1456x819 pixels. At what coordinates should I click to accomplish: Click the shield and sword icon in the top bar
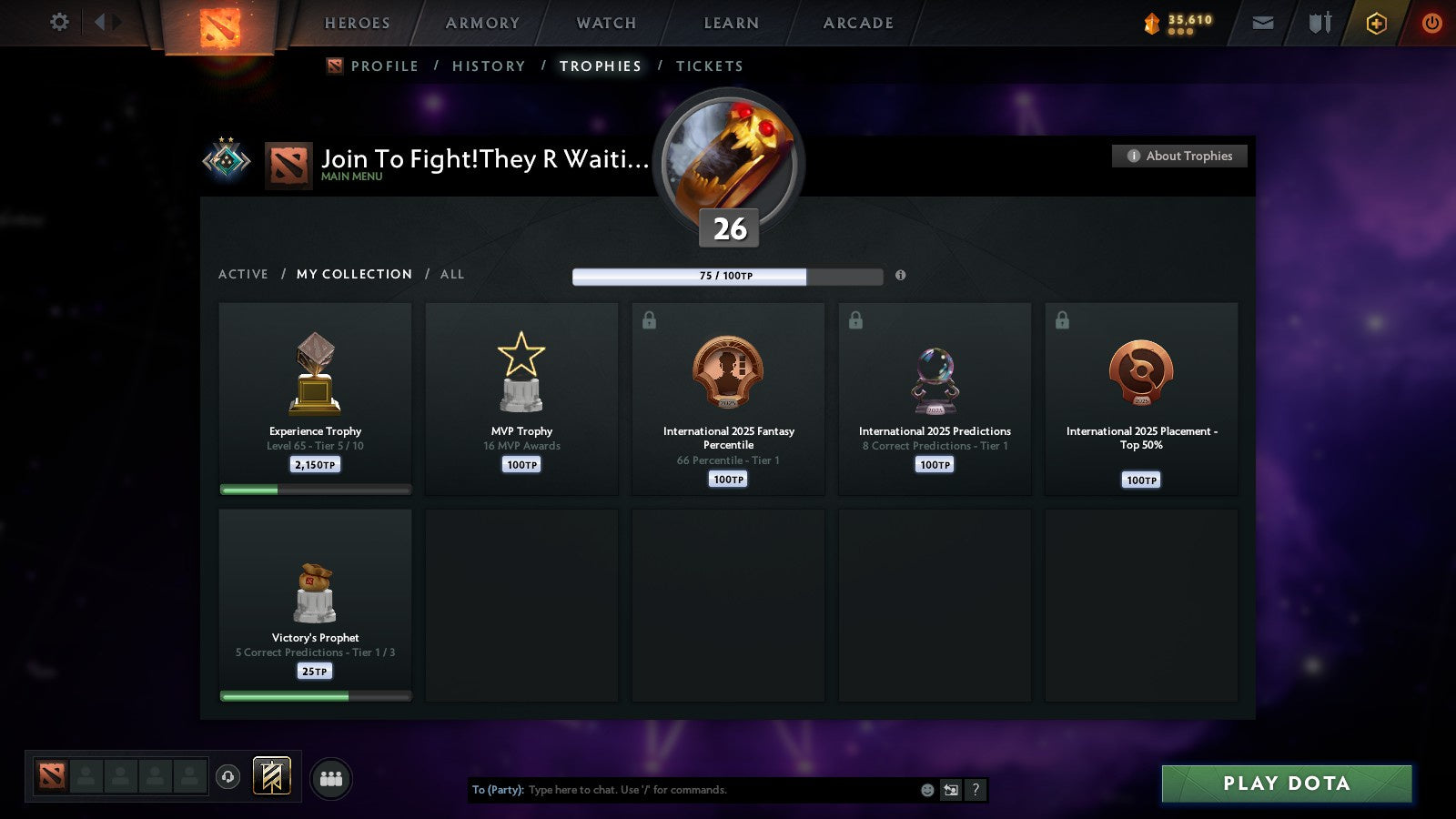[1319, 23]
